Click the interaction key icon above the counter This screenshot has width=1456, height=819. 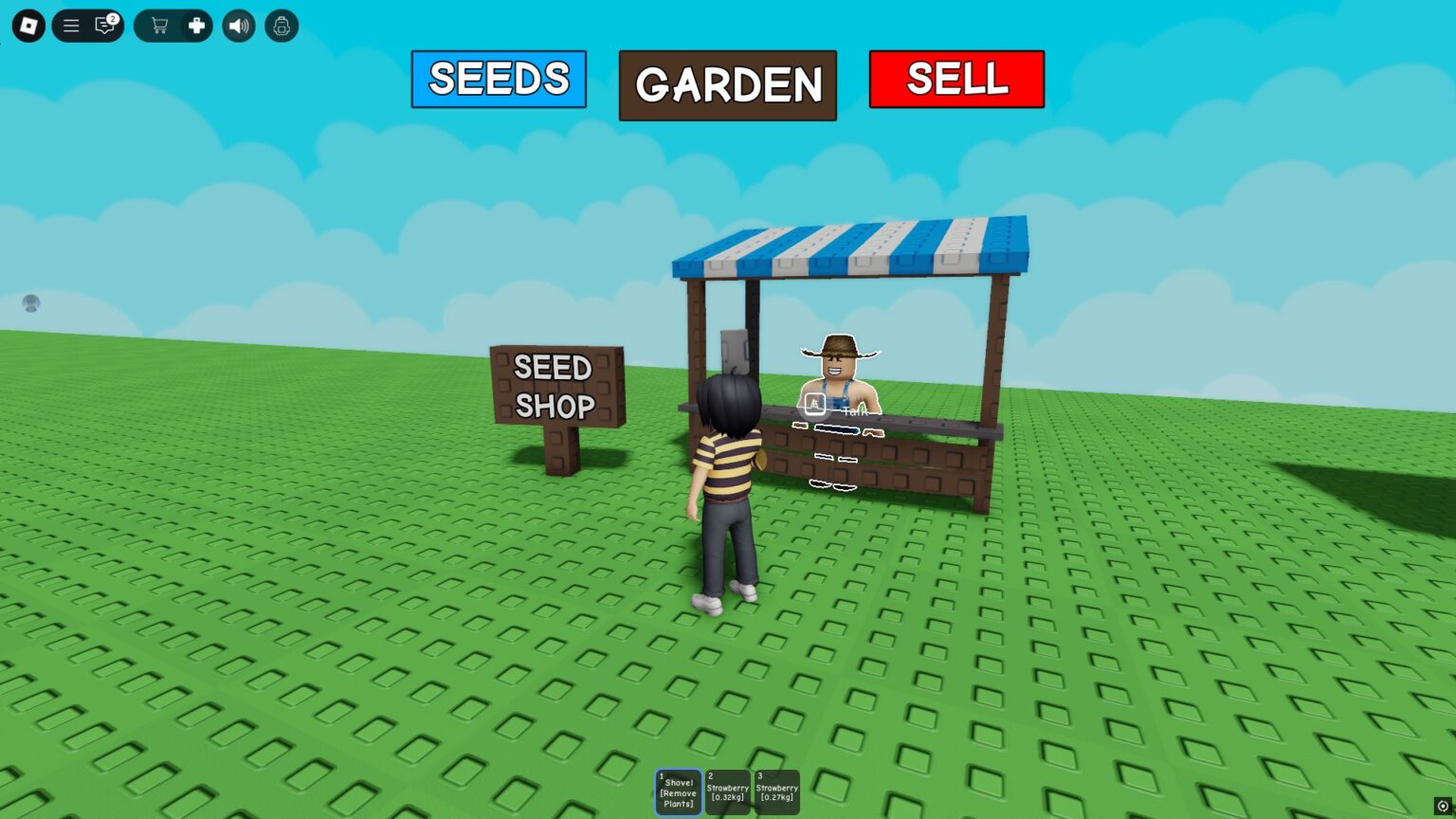tap(813, 404)
